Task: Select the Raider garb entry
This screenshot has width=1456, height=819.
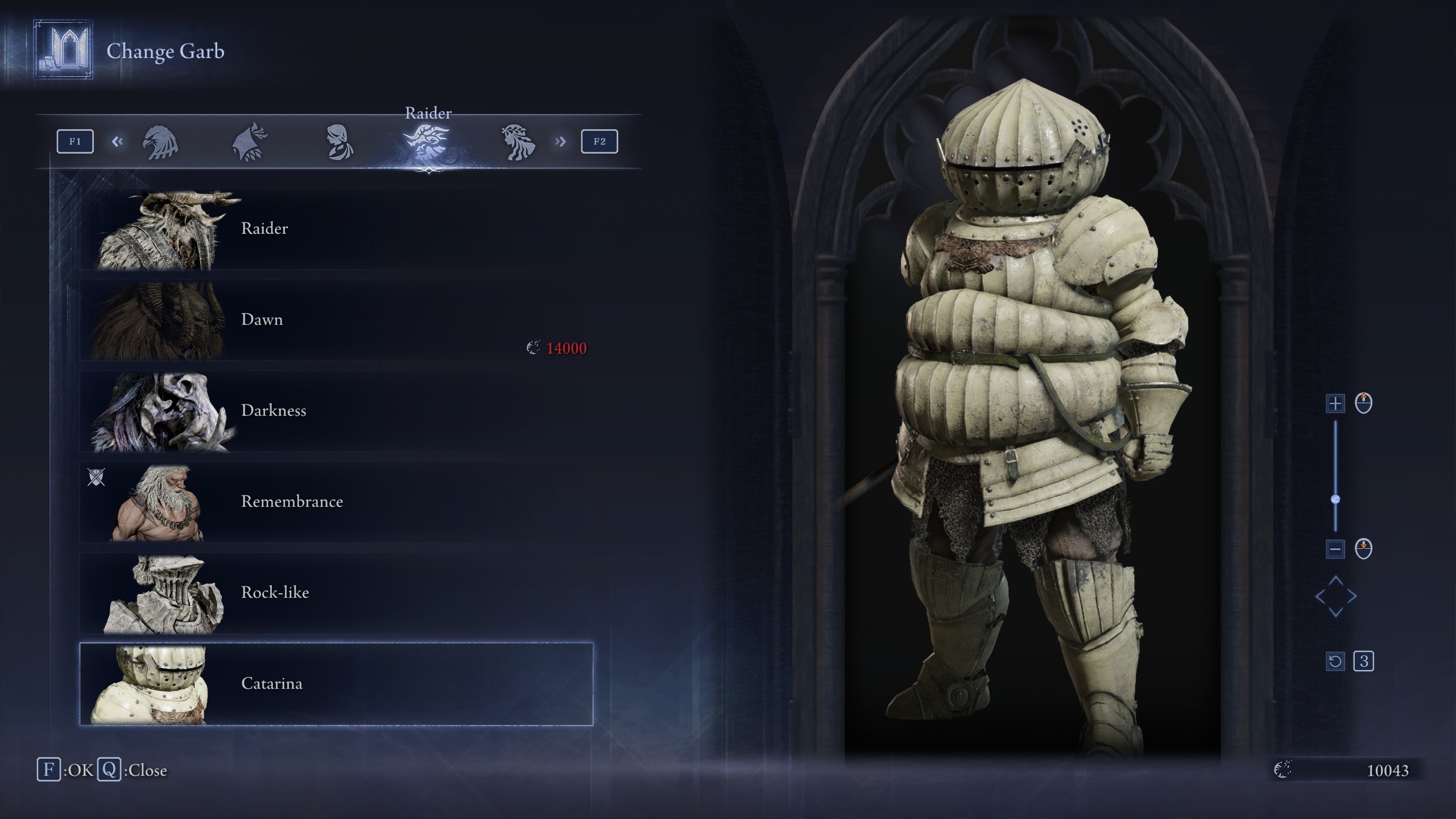Action: [x=336, y=229]
